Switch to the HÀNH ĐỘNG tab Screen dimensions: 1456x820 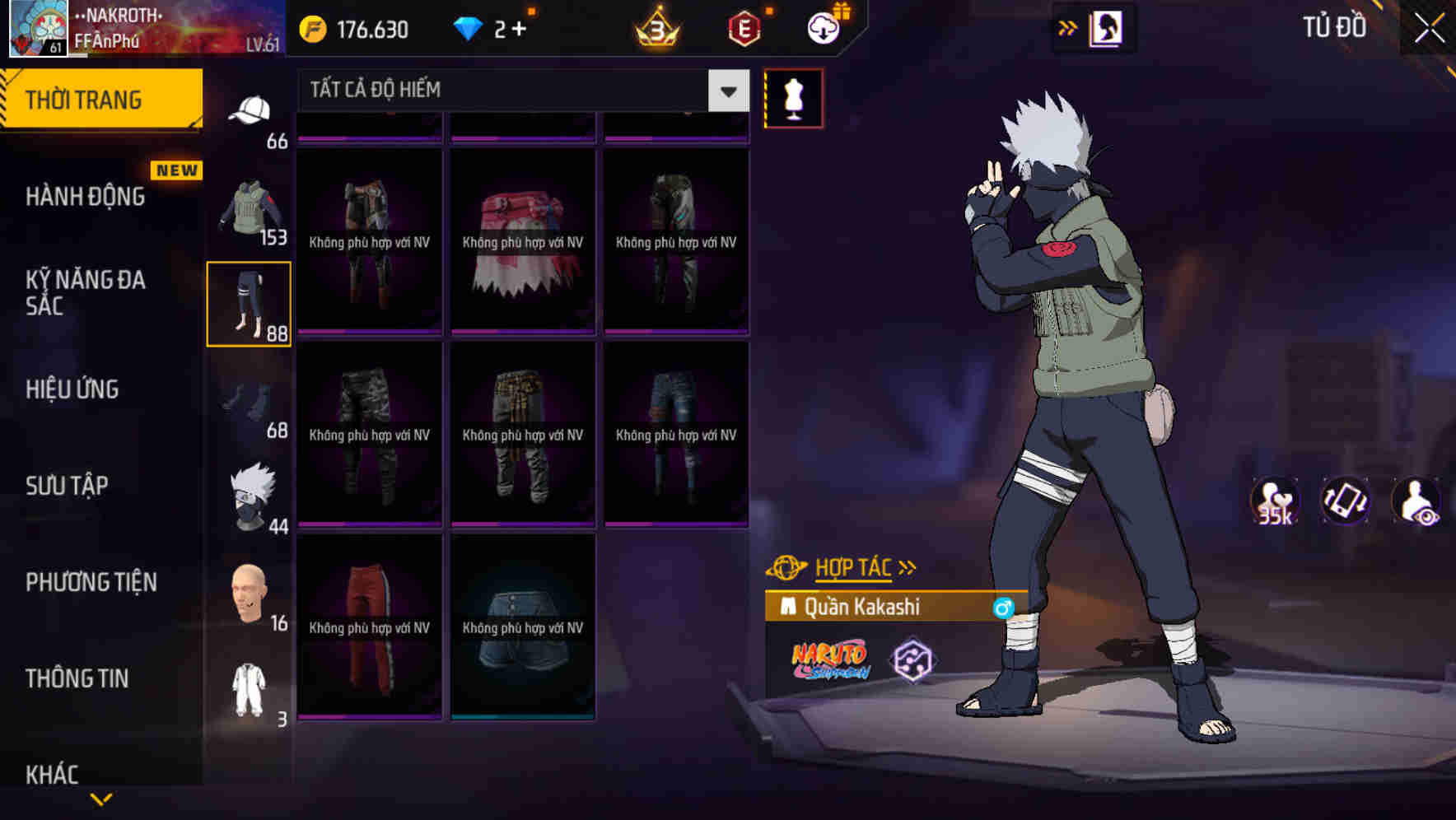(x=85, y=196)
